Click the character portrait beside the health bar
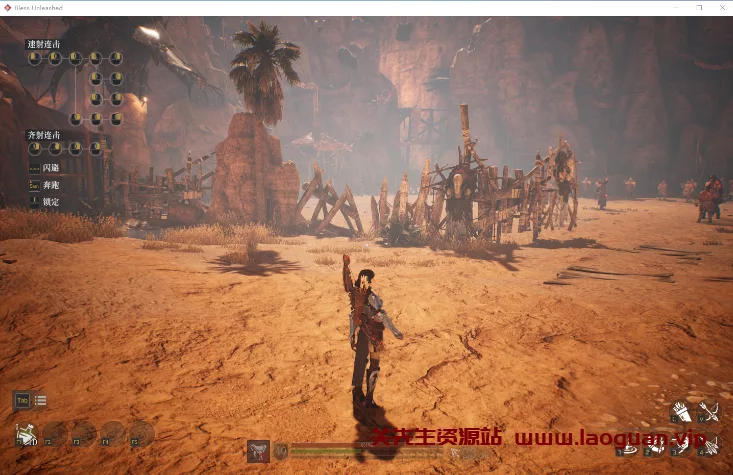Viewport: 733px width, 475px height. click(258, 451)
